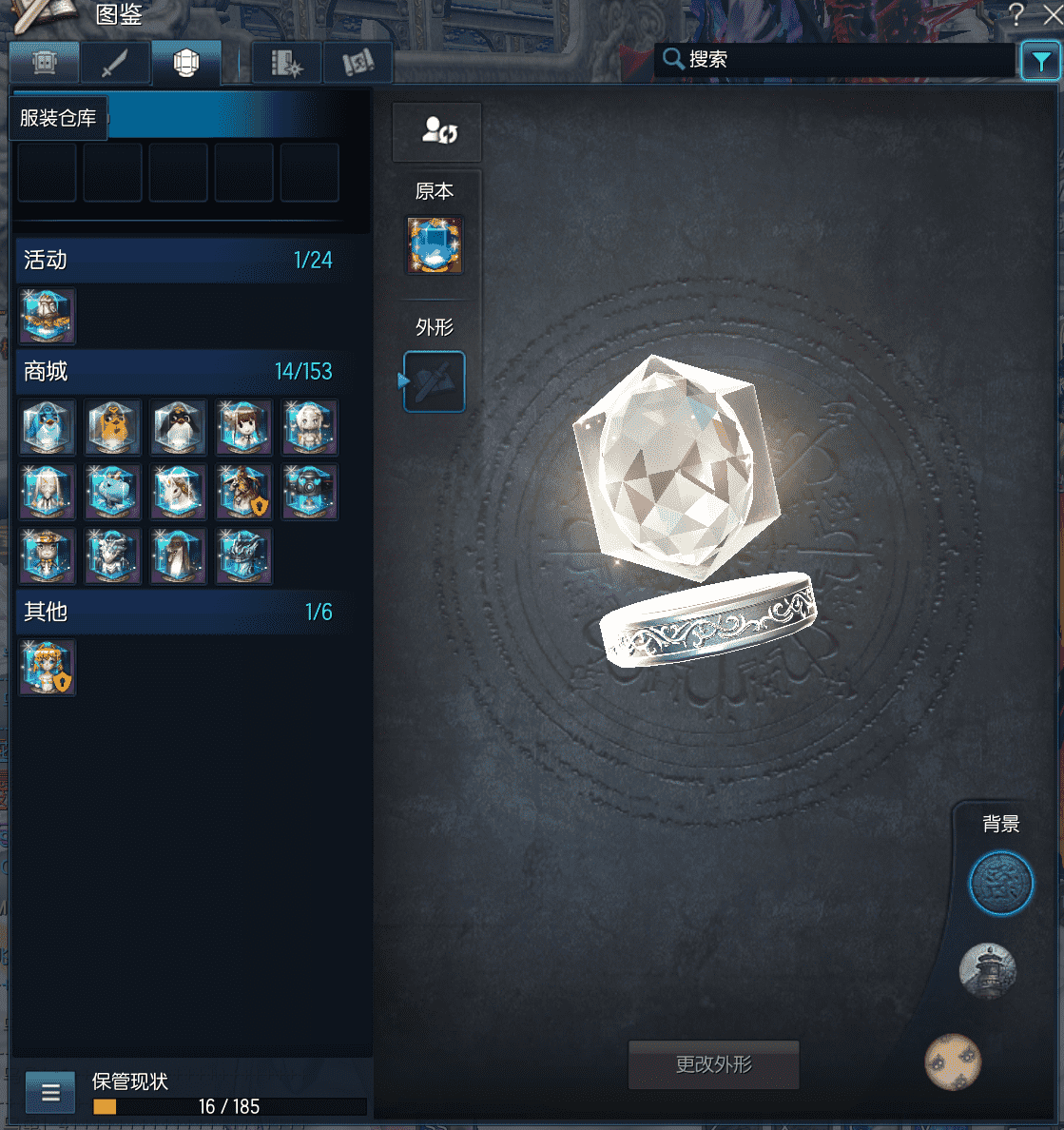Close the 图鉴 collection window
This screenshot has height=1130, width=1064.
(x=1053, y=13)
